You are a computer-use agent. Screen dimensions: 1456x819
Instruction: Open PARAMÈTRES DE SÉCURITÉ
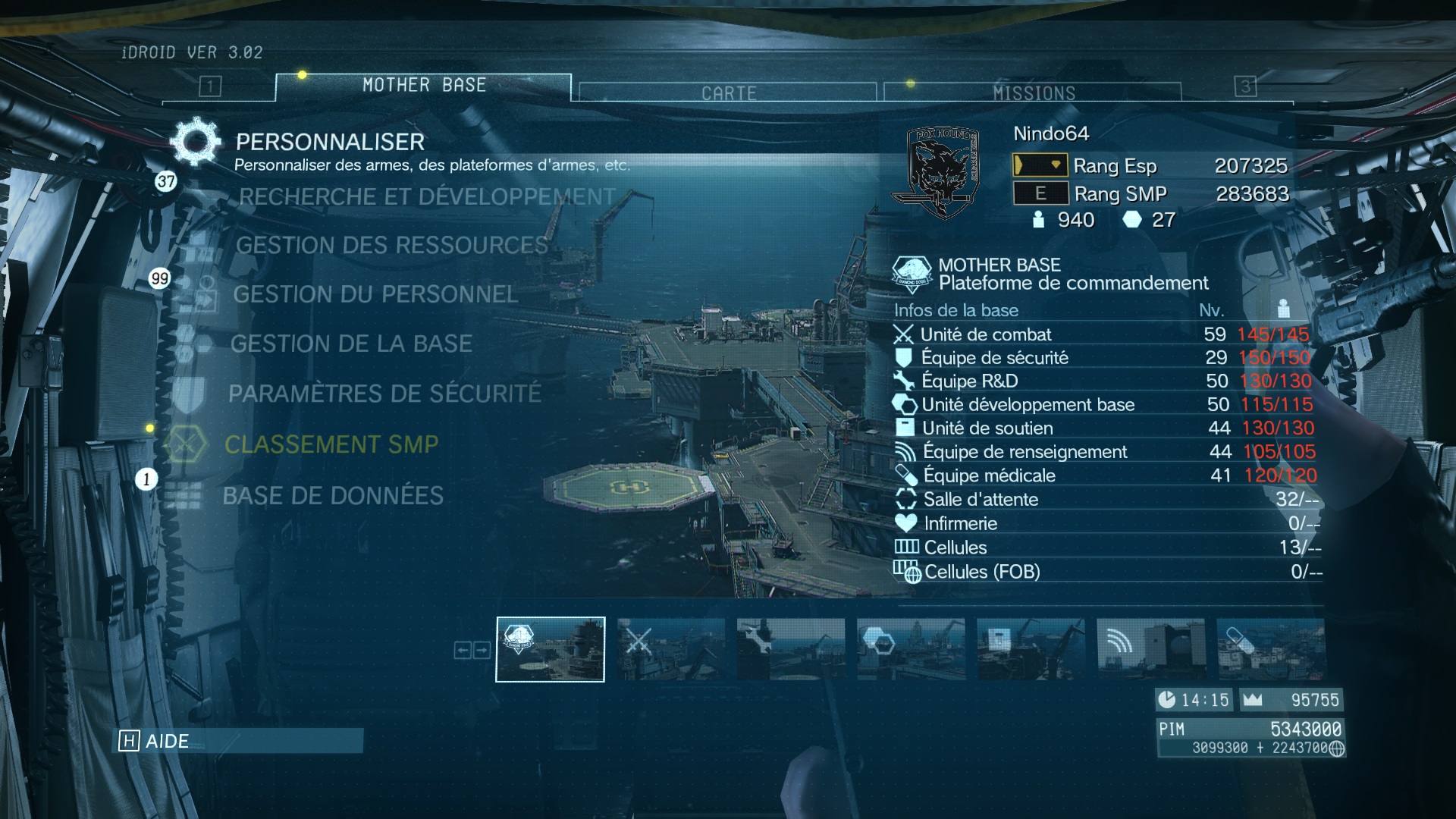click(384, 394)
